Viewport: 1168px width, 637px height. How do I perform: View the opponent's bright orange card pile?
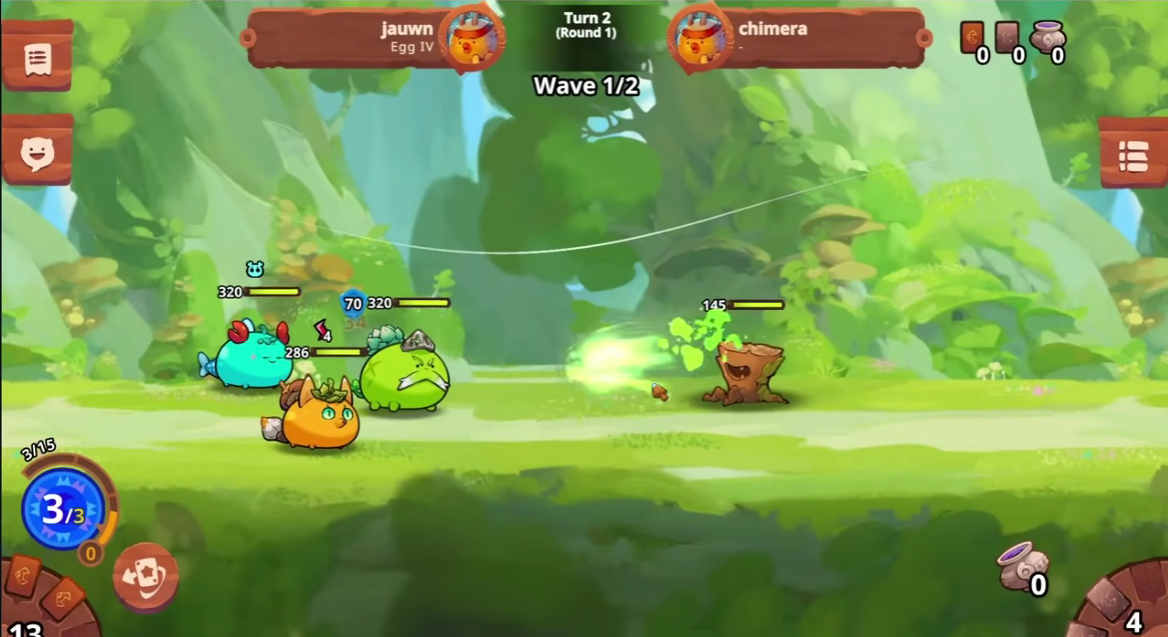tap(972, 38)
